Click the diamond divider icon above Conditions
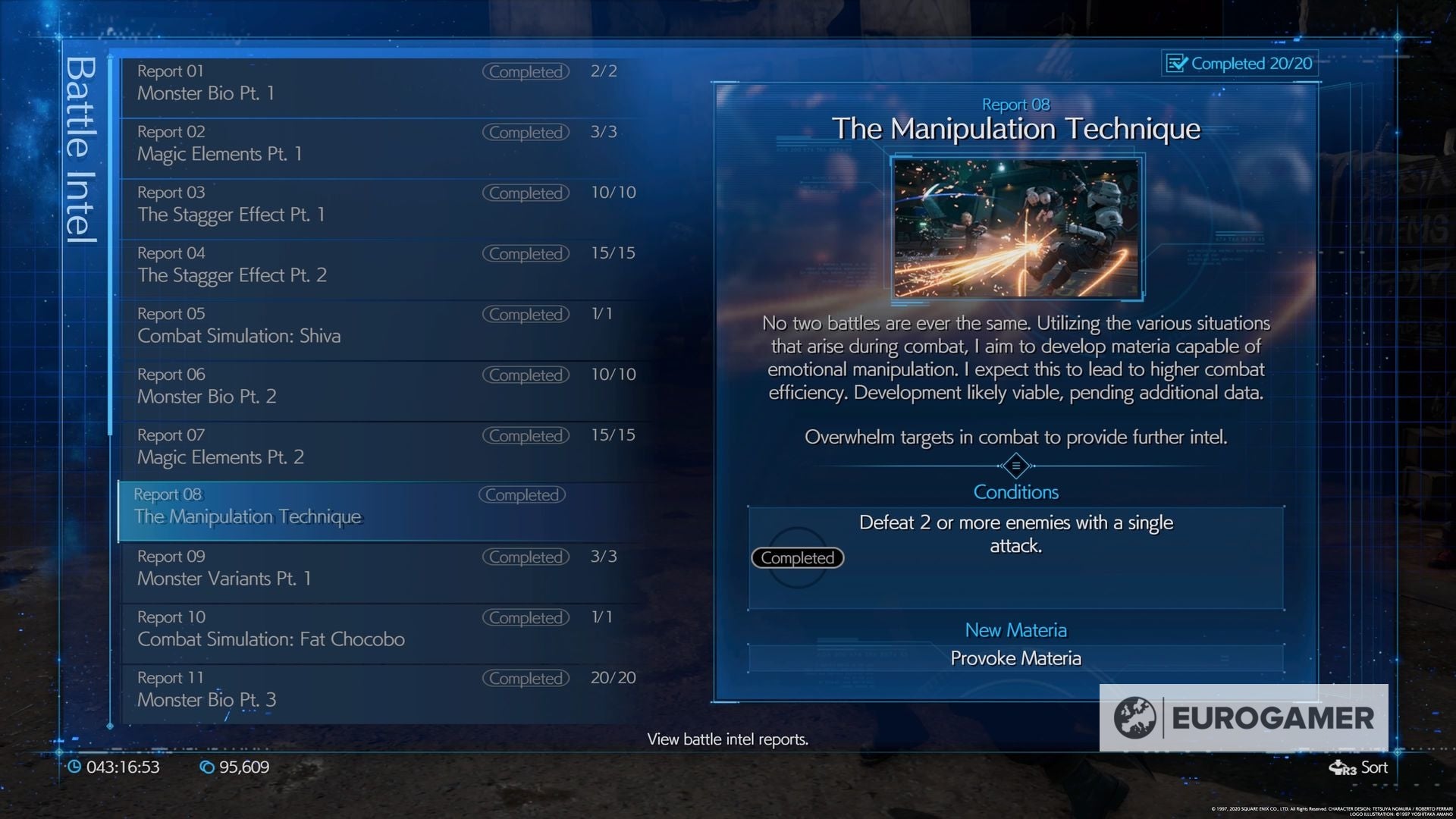Image resolution: width=1456 pixels, height=819 pixels. 1016,466
